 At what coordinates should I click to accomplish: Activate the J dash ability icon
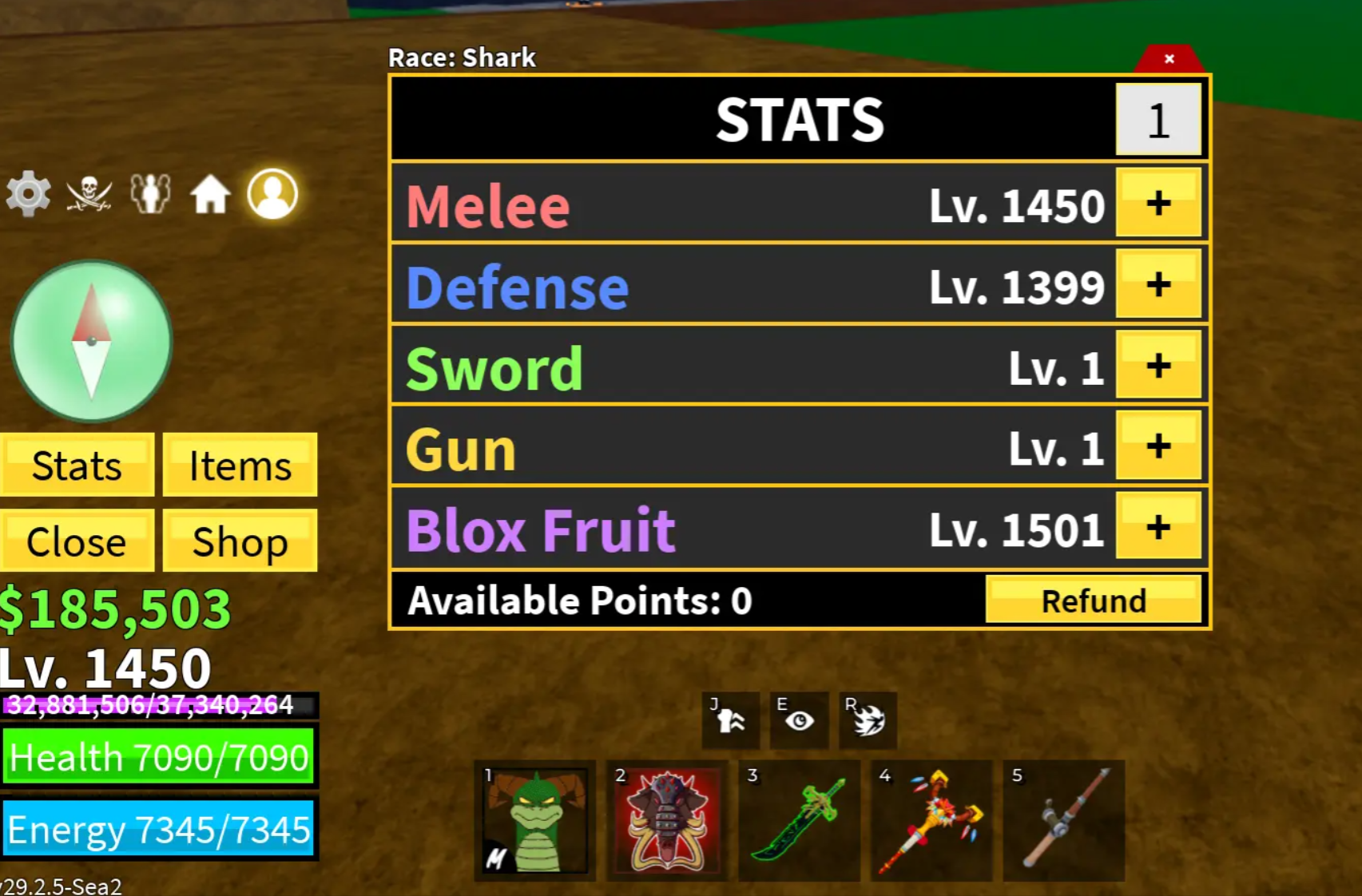click(729, 719)
